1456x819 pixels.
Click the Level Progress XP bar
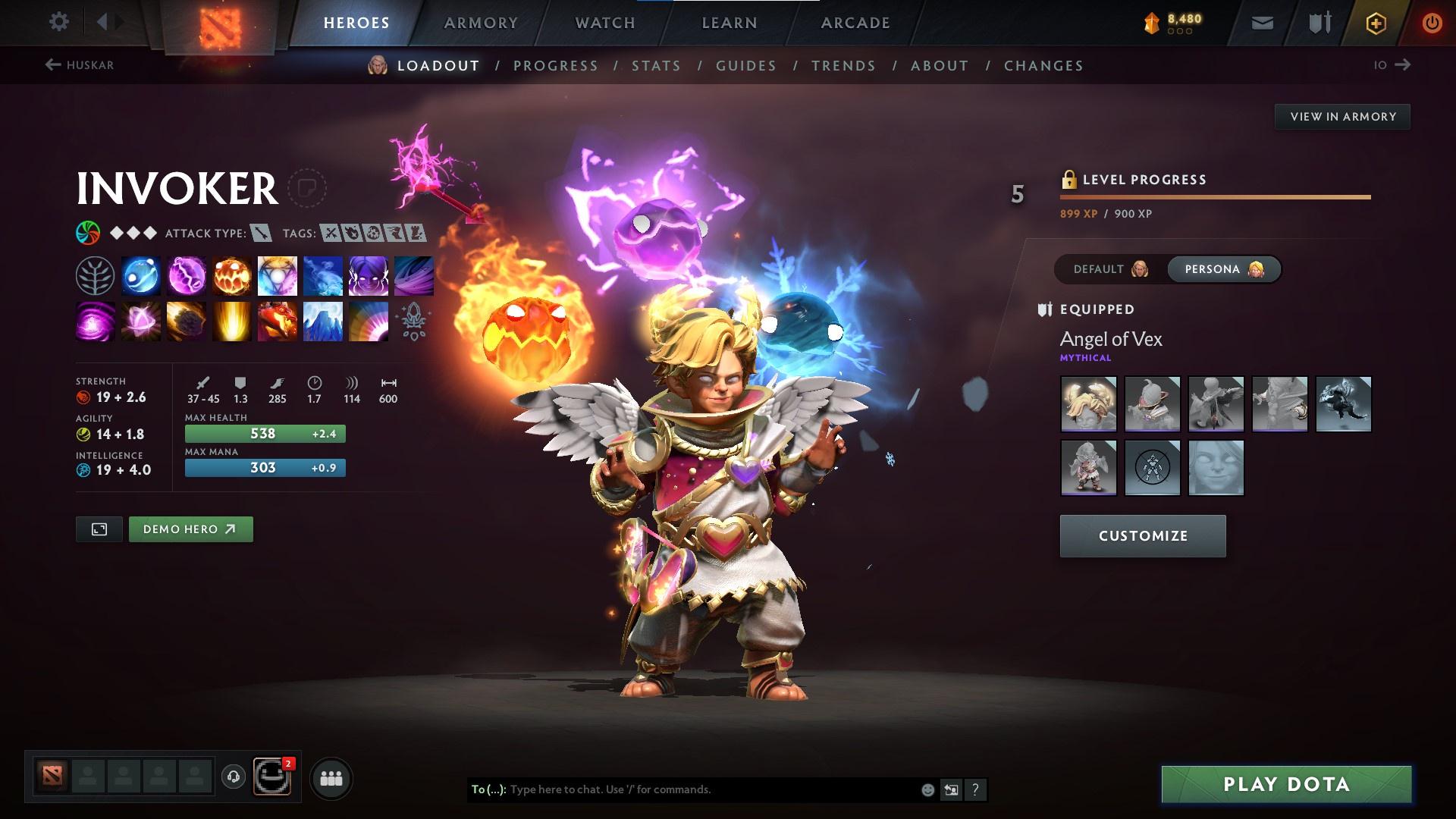[x=1213, y=196]
